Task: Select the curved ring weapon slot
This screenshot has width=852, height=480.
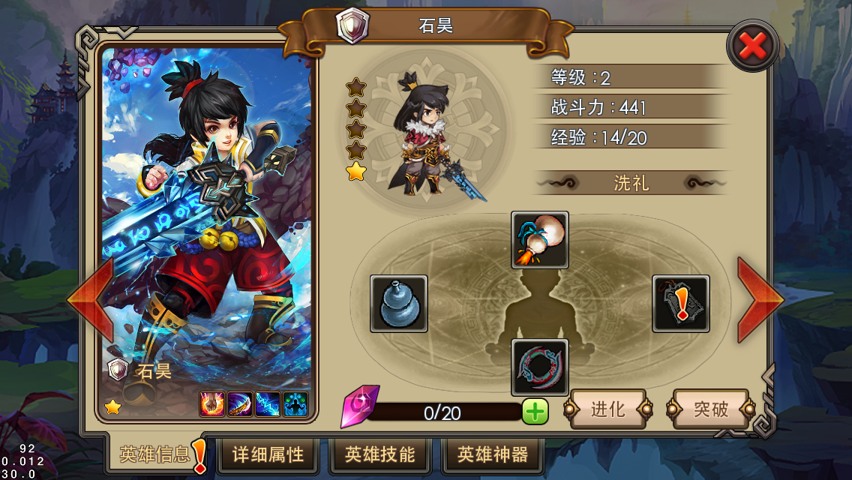Action: click(x=540, y=367)
